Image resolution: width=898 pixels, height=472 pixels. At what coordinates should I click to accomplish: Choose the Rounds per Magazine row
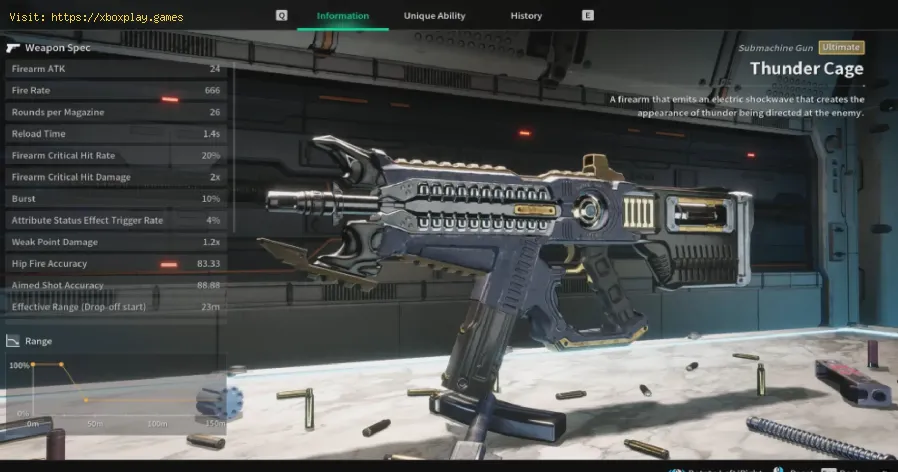(x=115, y=112)
